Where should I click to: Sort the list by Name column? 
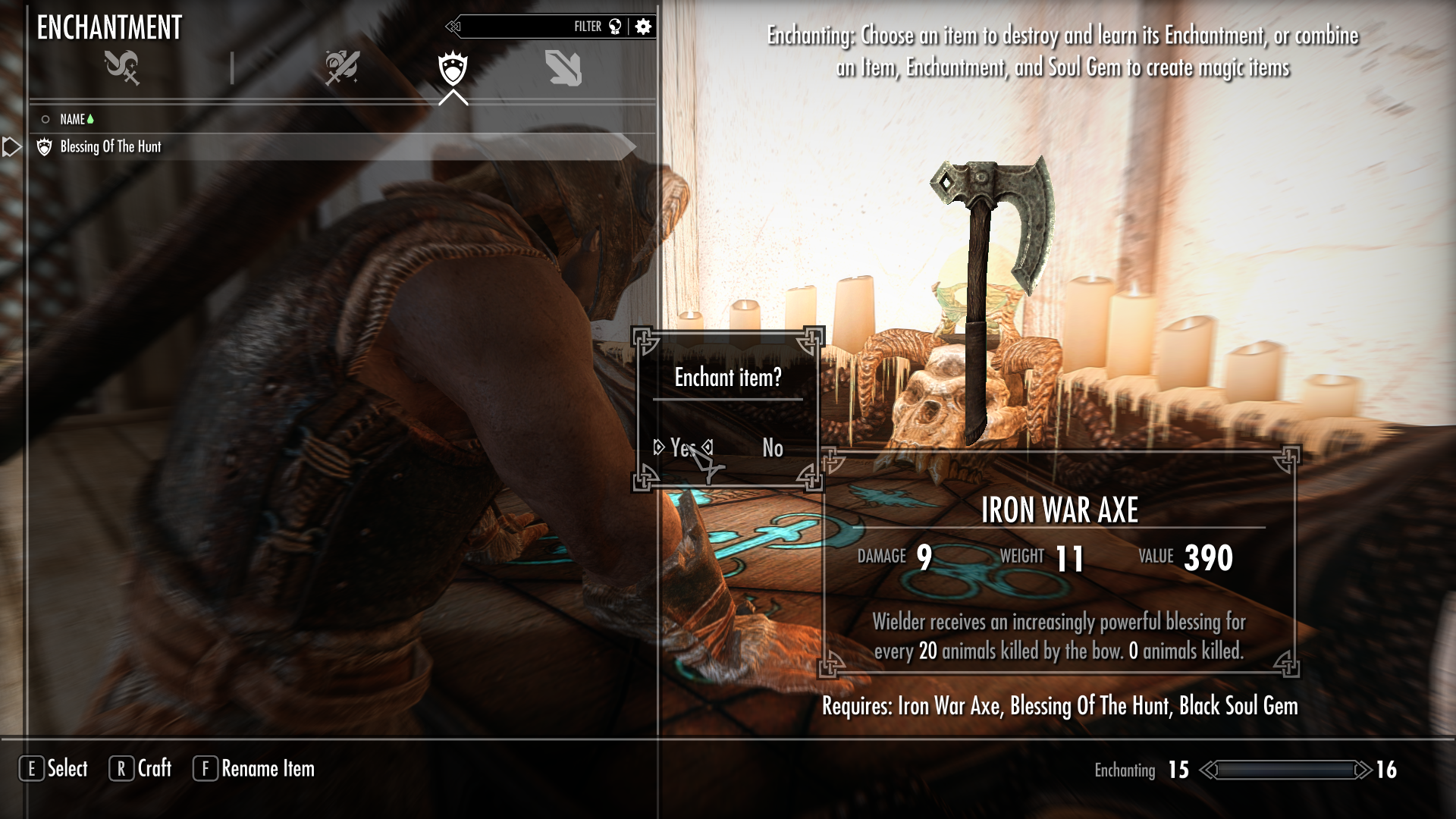[x=73, y=119]
